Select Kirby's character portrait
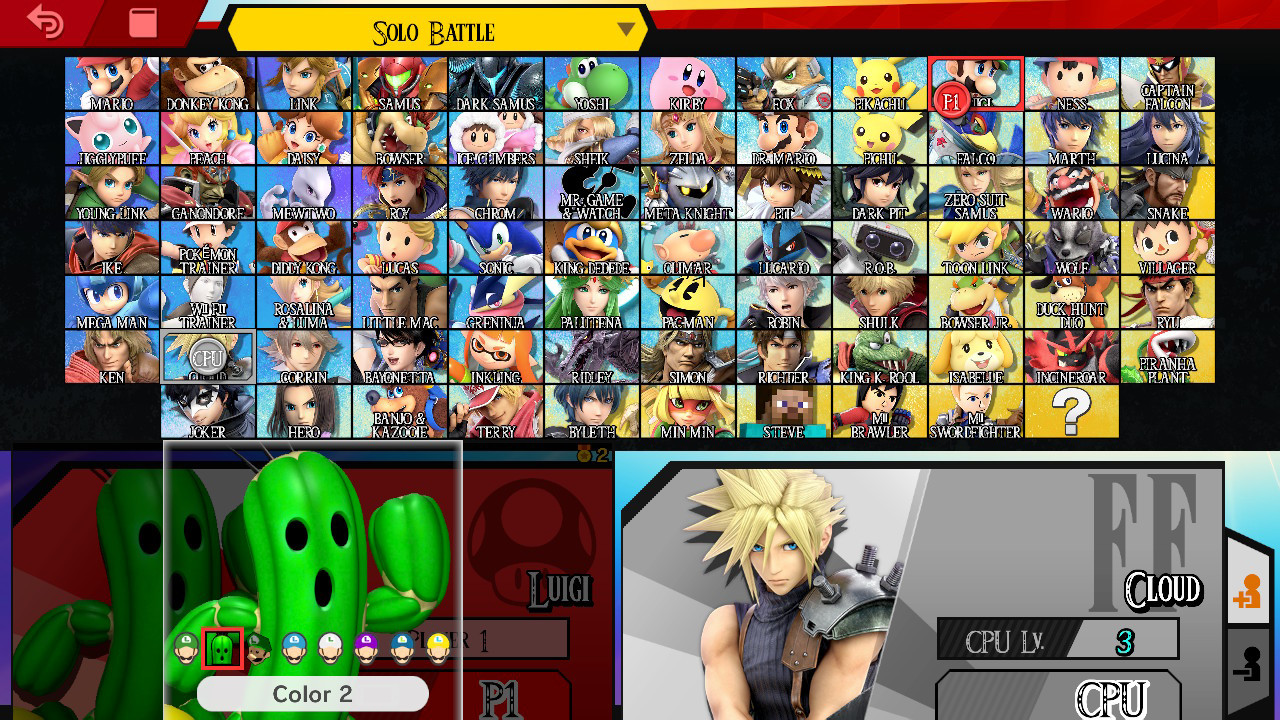Screen dimensions: 1280x720 [688, 84]
